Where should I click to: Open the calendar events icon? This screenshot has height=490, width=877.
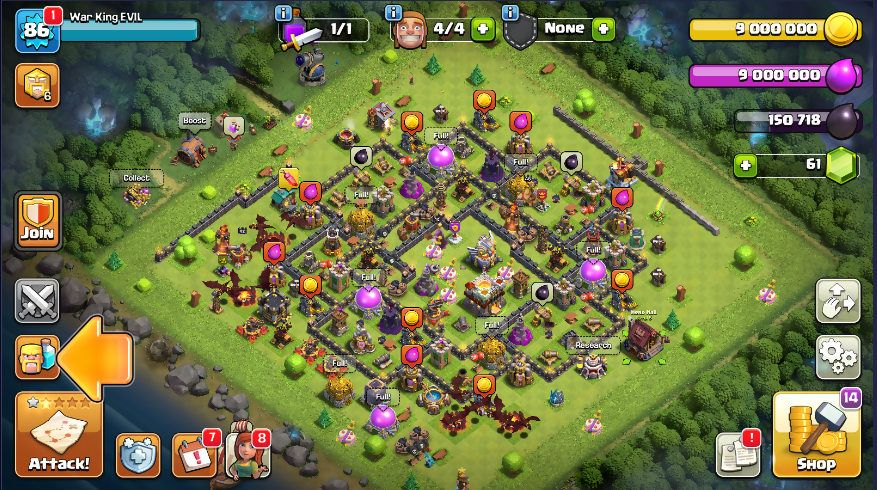[x=193, y=454]
